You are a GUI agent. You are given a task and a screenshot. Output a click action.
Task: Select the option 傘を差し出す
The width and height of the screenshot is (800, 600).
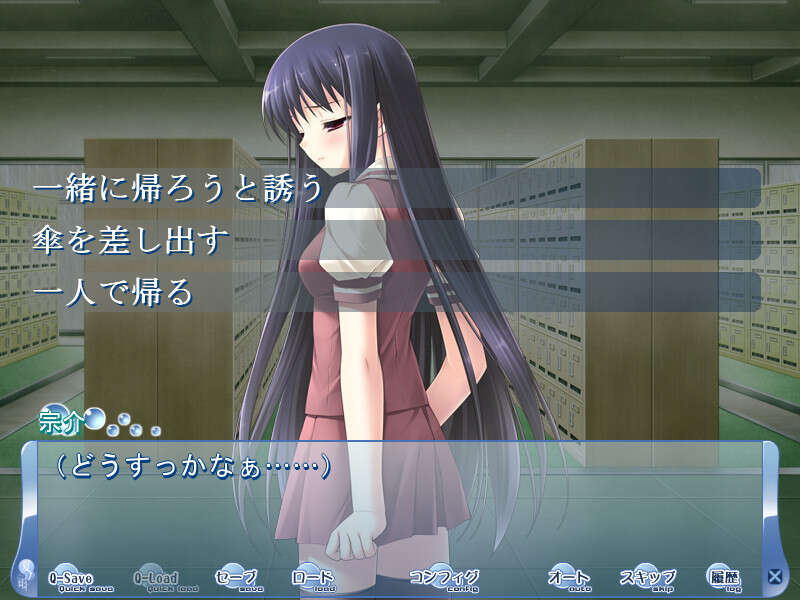point(395,240)
